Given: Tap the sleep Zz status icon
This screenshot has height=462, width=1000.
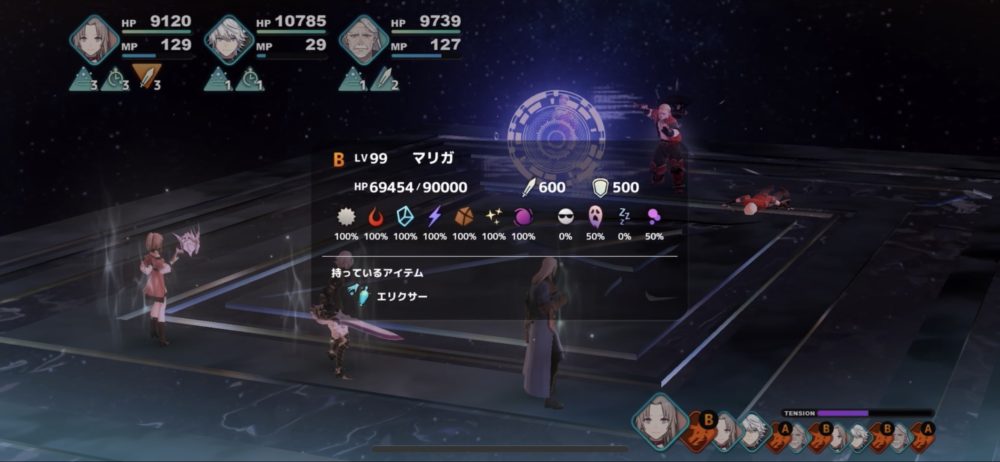Looking at the screenshot, I should coord(625,216).
